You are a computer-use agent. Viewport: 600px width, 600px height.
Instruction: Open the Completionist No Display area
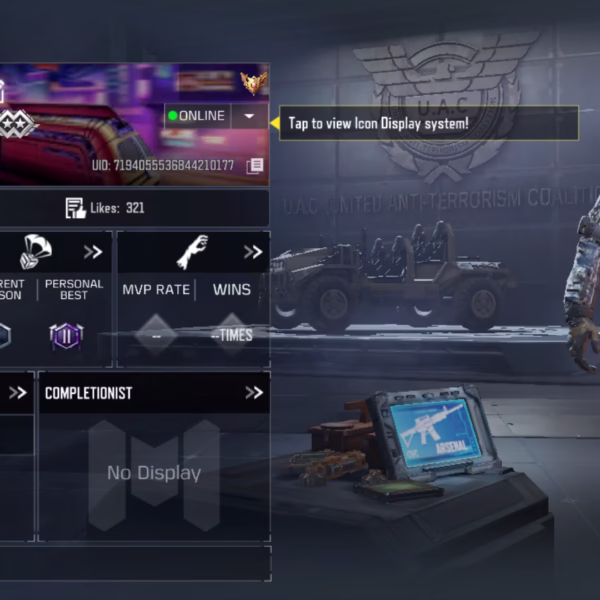tap(154, 474)
